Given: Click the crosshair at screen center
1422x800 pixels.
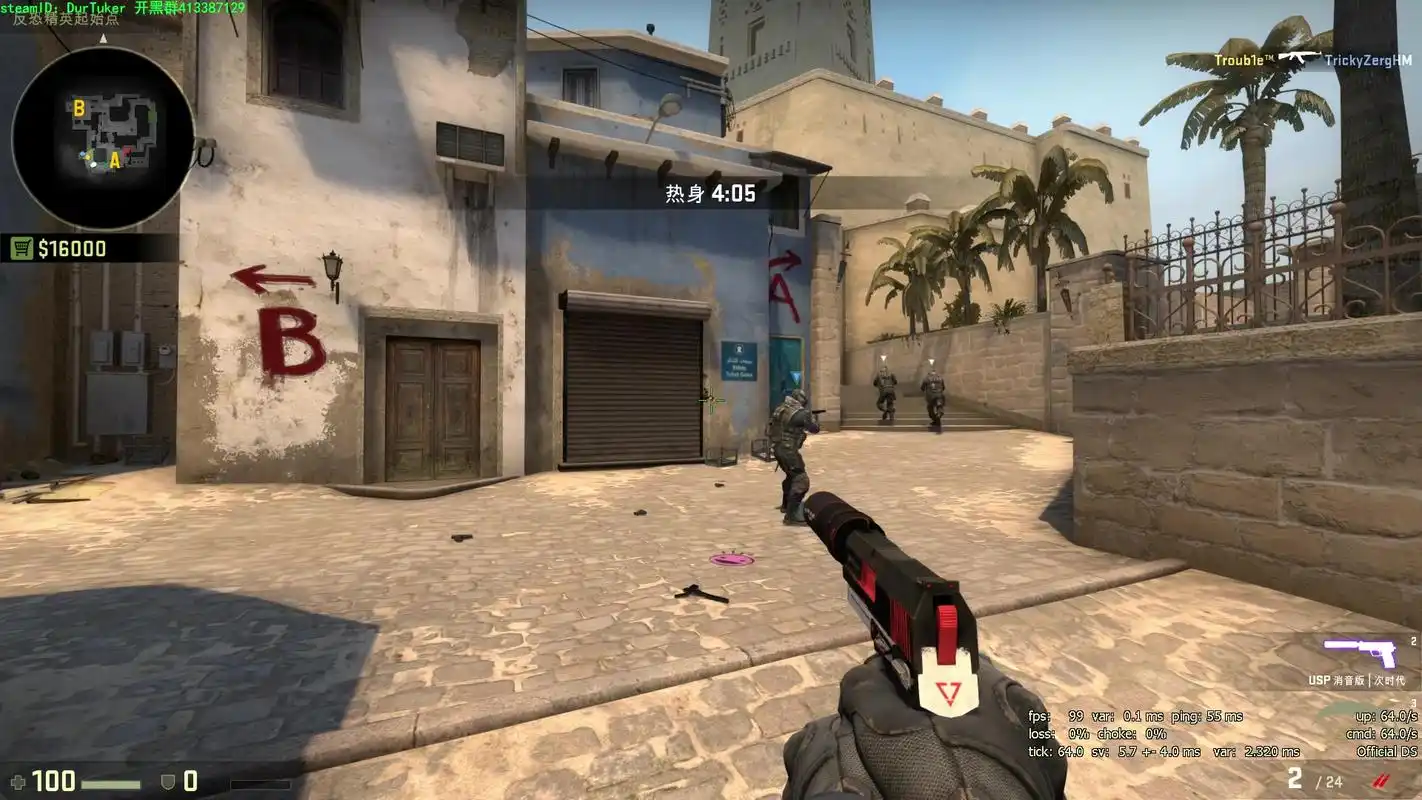Looking at the screenshot, I should [x=711, y=400].
